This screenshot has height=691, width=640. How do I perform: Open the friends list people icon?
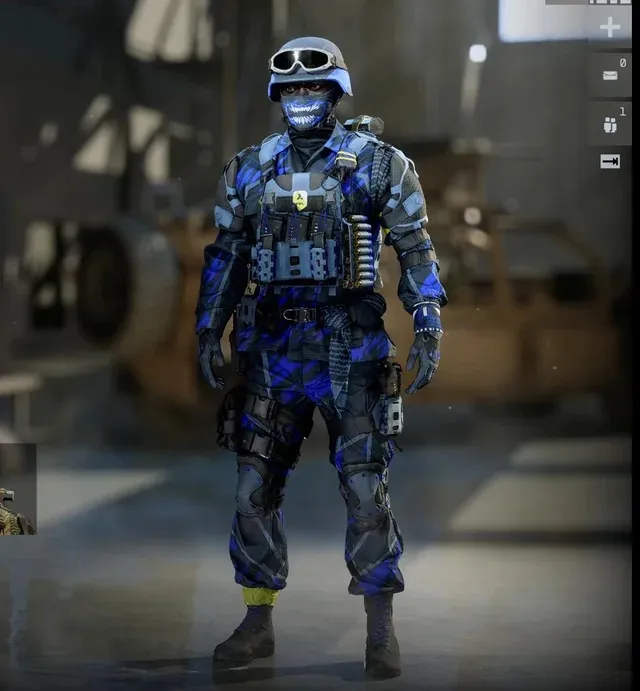coord(609,125)
